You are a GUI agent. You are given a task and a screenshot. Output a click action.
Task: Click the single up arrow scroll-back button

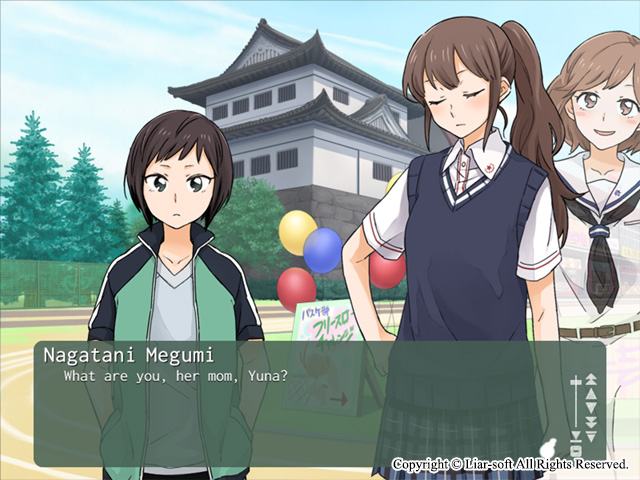pyautogui.click(x=591, y=394)
